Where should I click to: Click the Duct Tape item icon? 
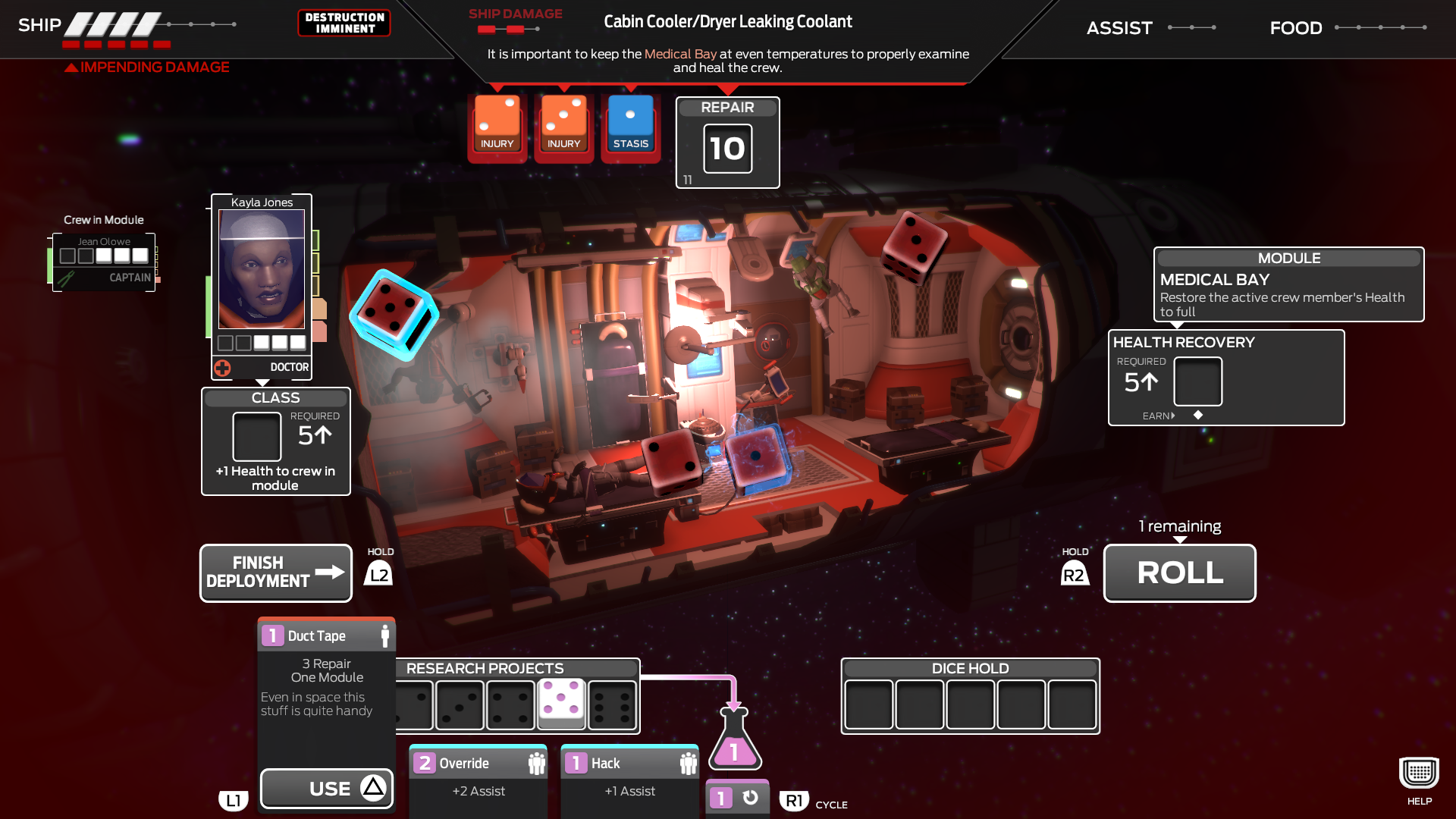271,635
